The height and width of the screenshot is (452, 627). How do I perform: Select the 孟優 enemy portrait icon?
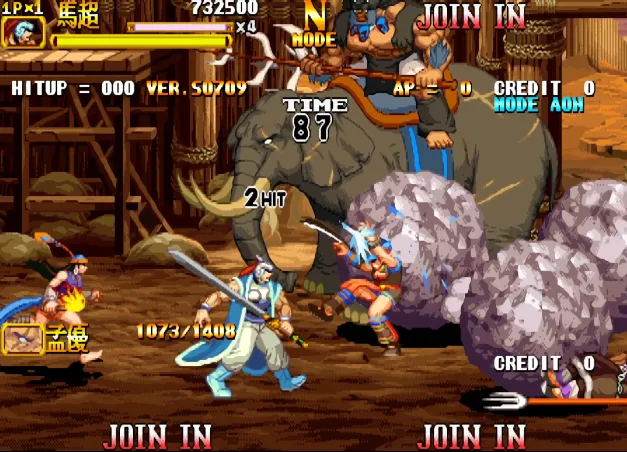pyautogui.click(x=22, y=339)
